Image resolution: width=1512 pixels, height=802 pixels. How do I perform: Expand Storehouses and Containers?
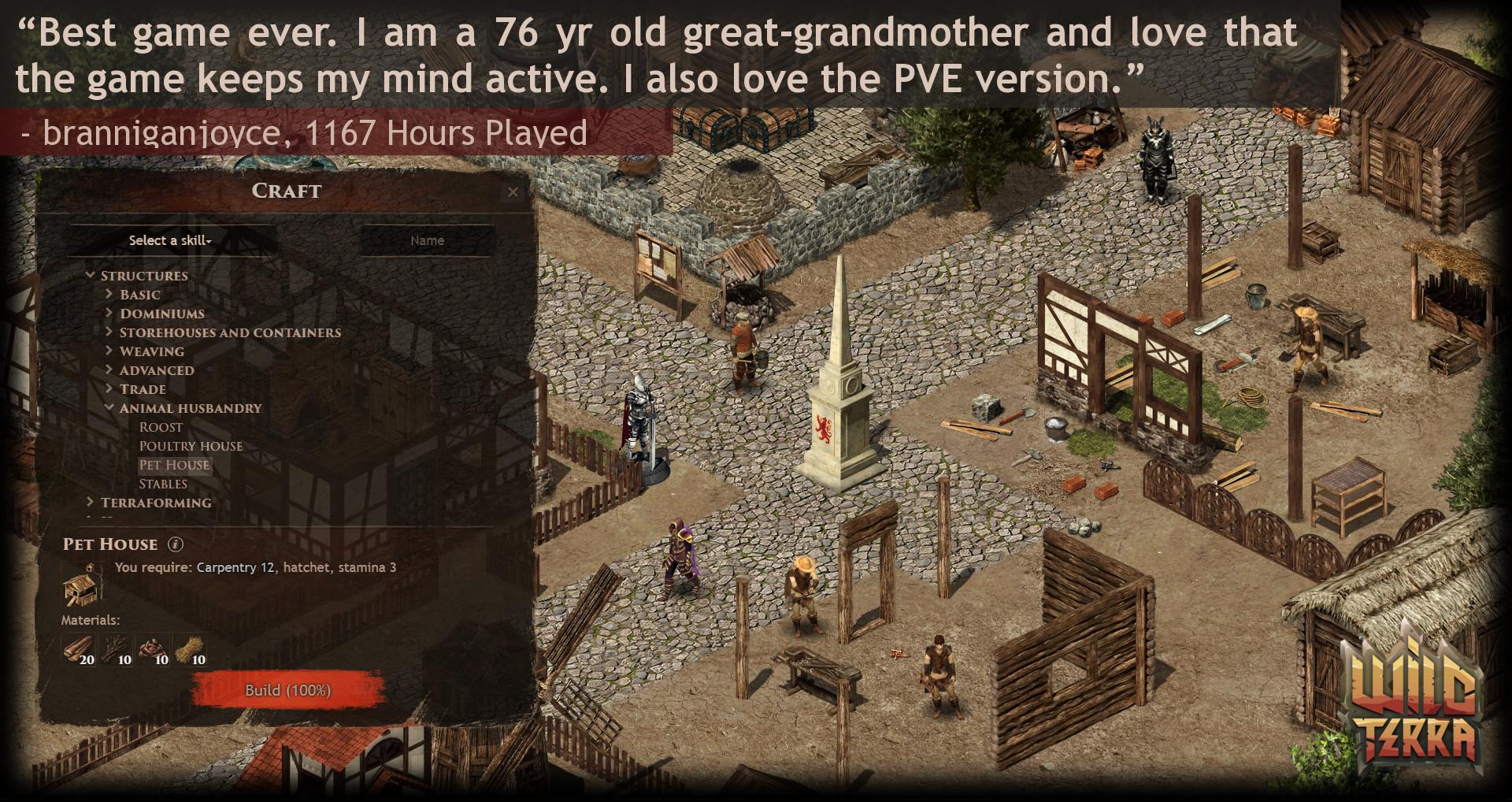pos(230,332)
